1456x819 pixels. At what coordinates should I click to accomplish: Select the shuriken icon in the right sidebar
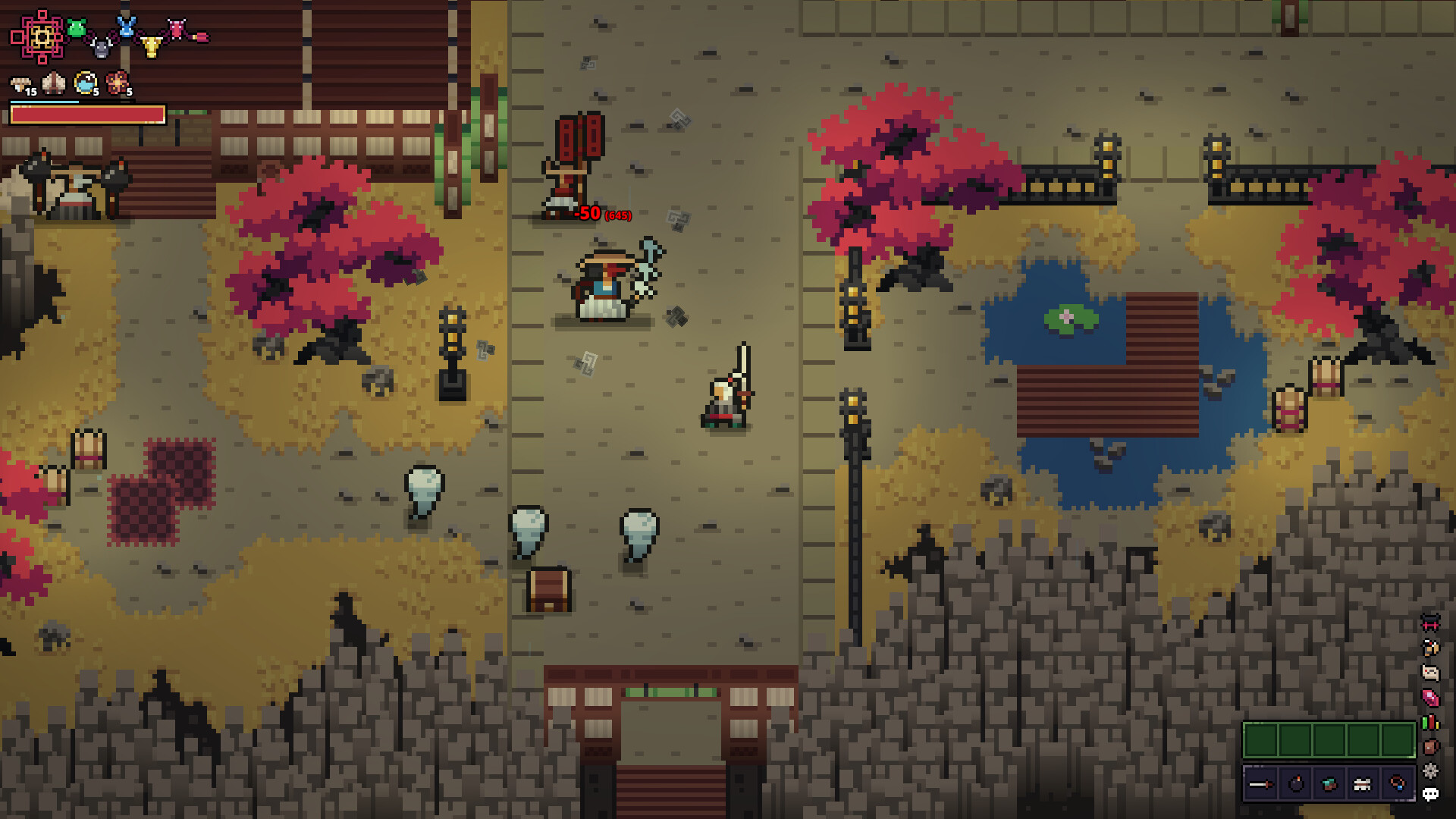click(x=1429, y=770)
